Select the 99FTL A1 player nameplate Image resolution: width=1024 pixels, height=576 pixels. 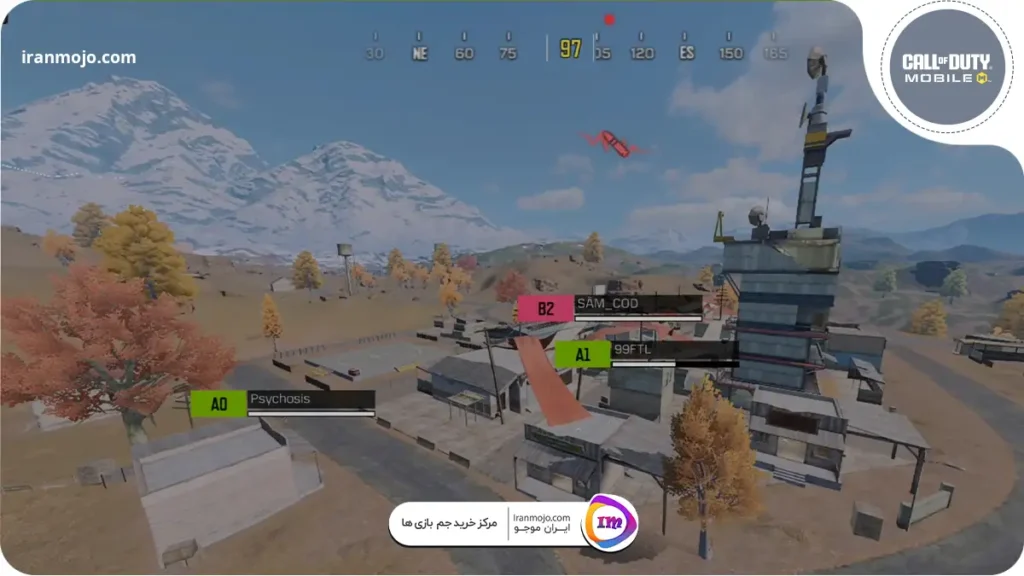point(646,353)
